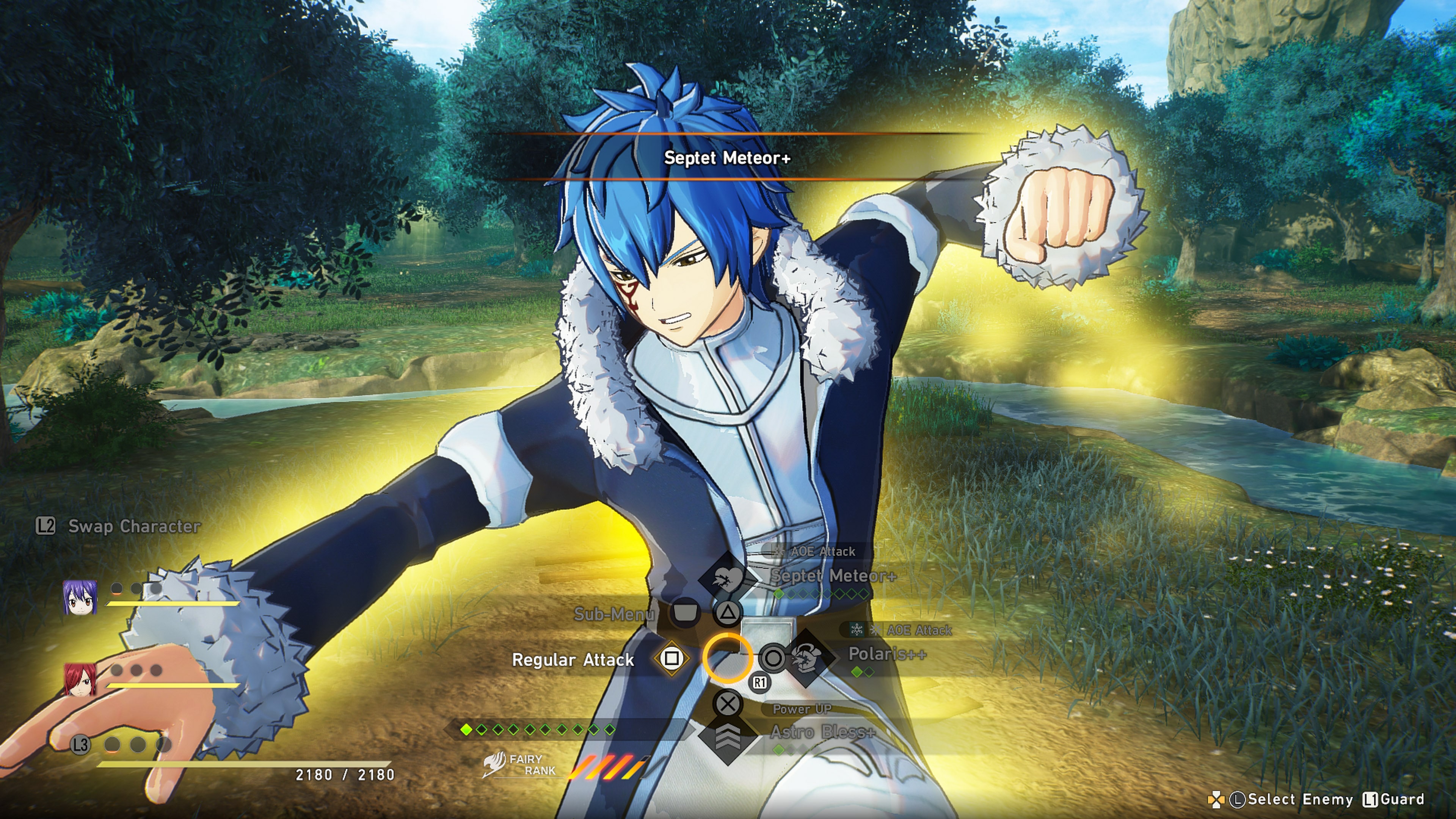Select the Septet Meteor+ skill
Screen dimensions: 1456x819
coord(833,576)
